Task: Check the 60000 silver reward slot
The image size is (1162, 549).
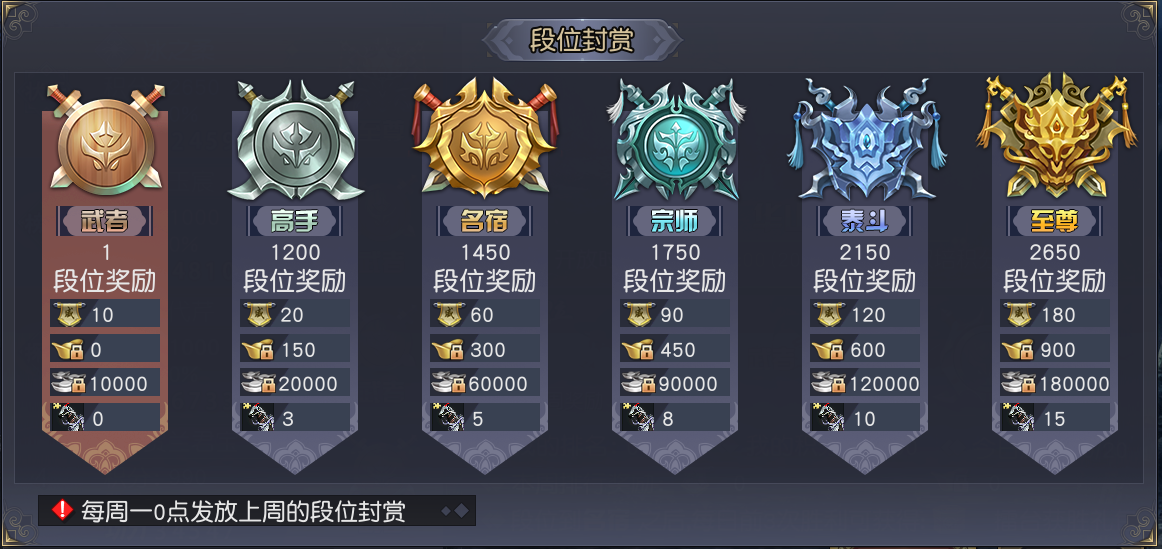Action: click(x=485, y=383)
